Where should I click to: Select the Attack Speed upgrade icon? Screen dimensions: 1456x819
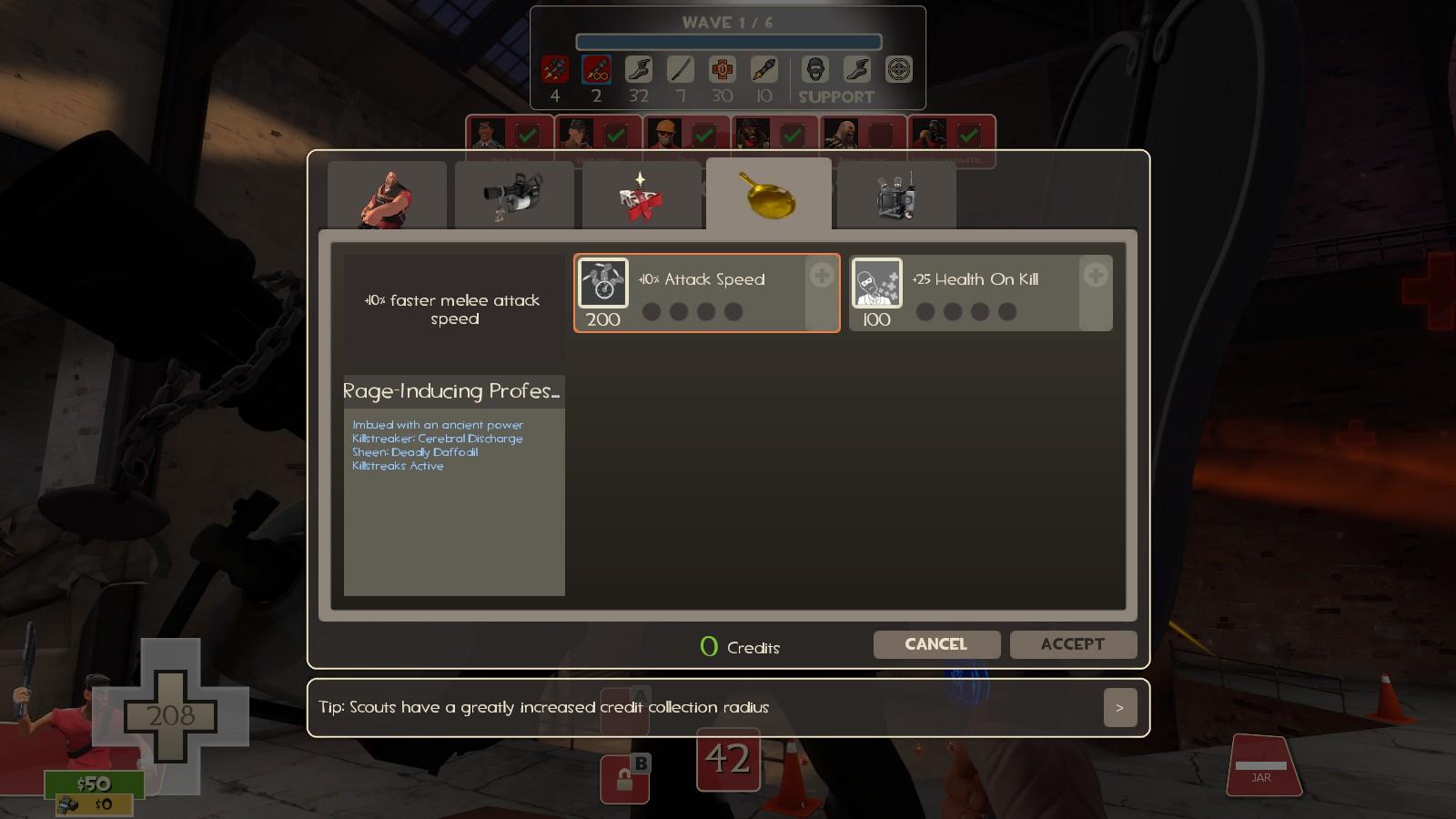coord(603,283)
